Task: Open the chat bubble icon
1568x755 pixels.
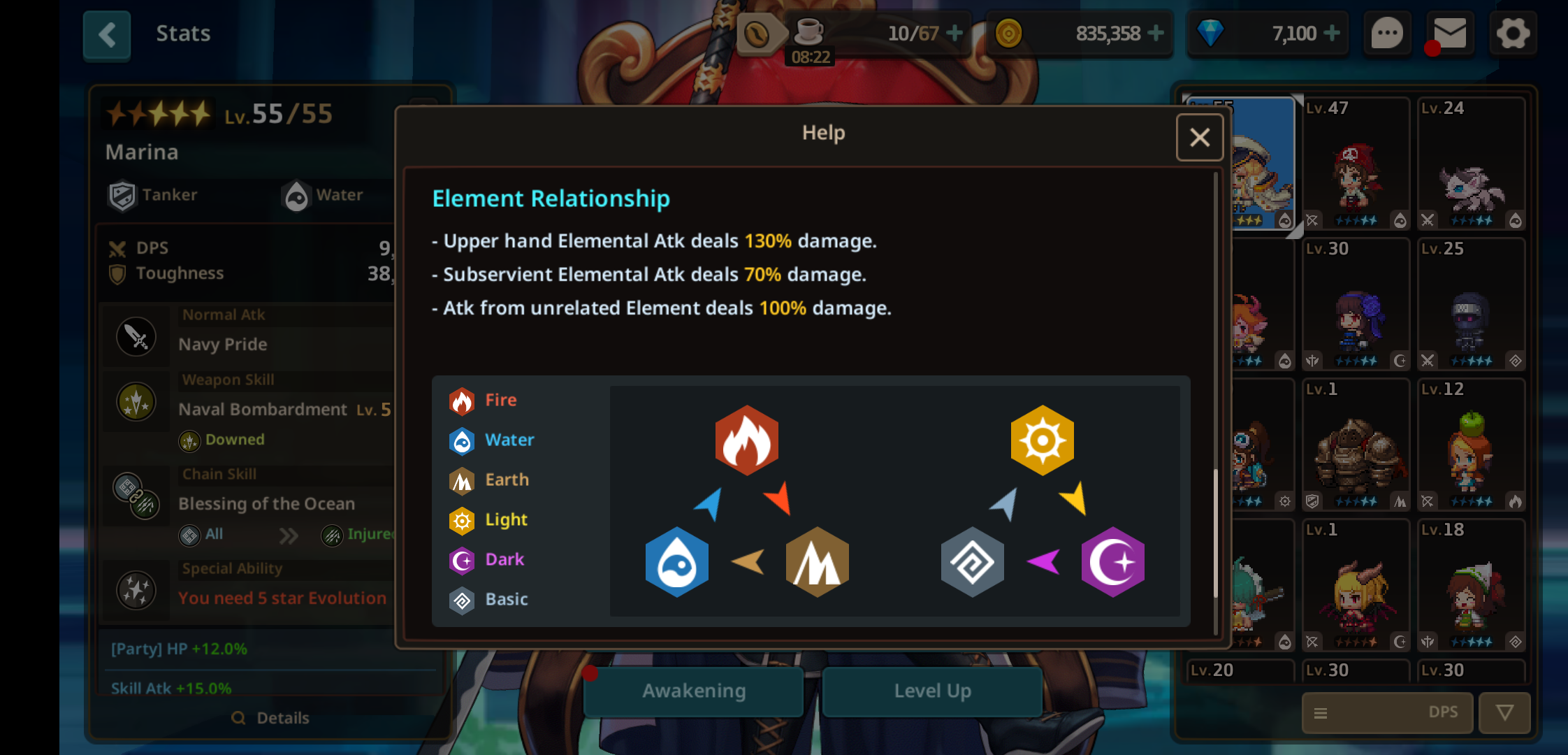Action: (1388, 33)
